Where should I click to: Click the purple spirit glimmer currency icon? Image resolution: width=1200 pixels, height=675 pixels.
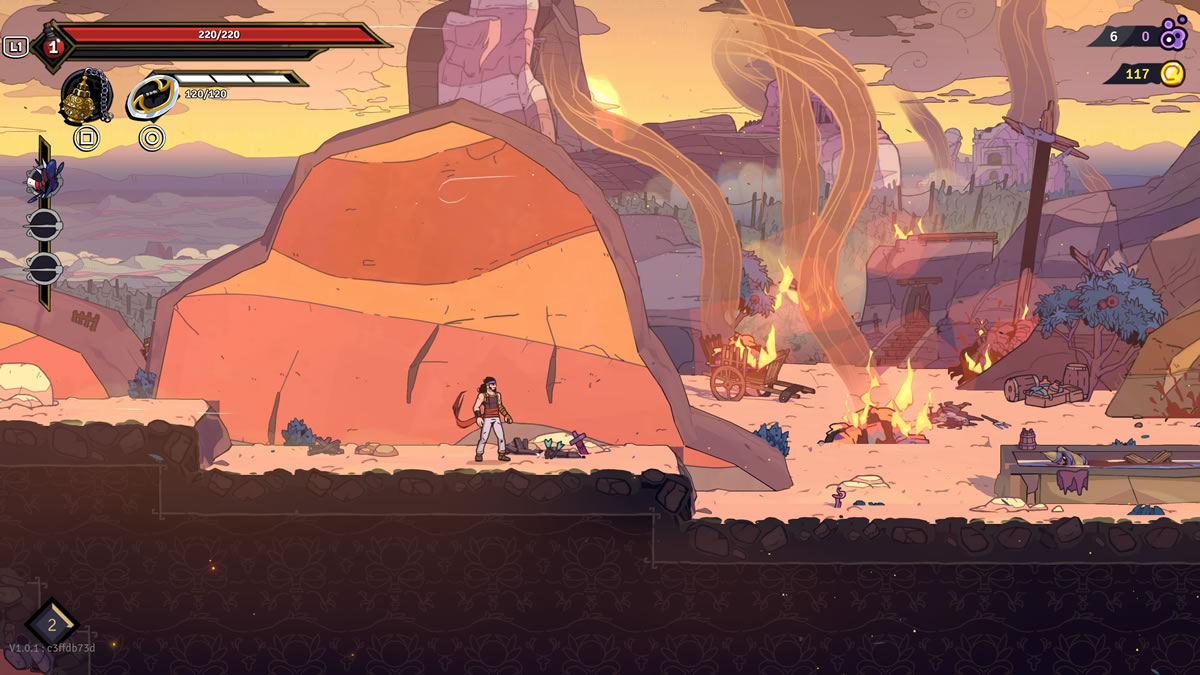point(1173,35)
